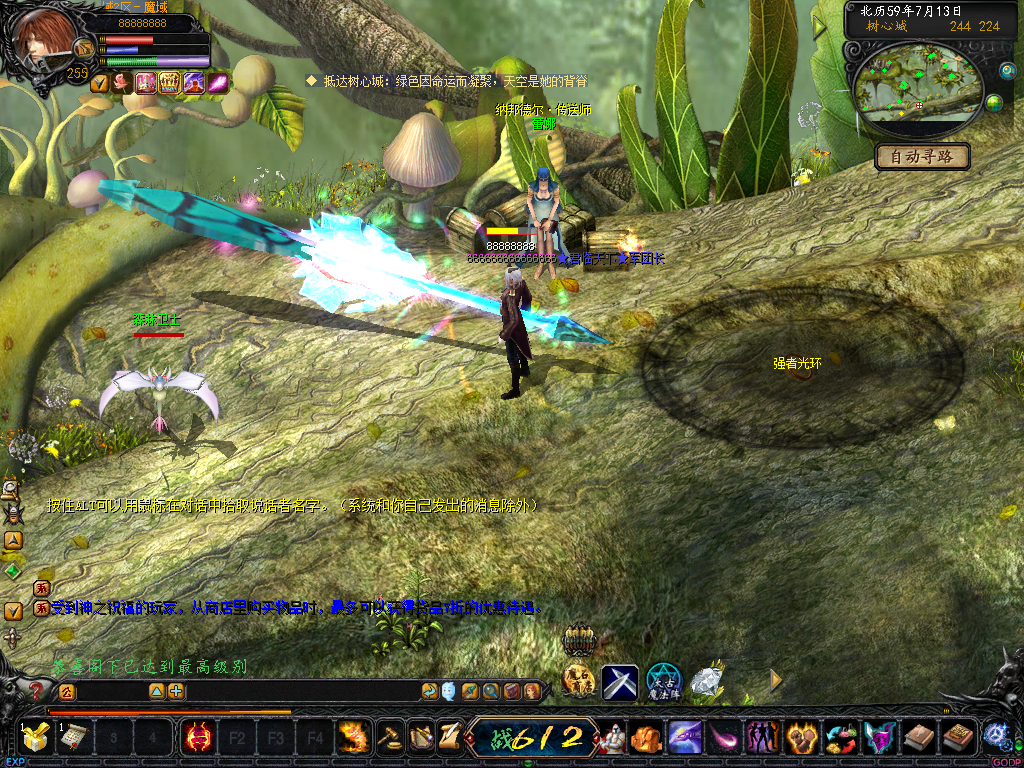The height and width of the screenshot is (768, 1024).
Task: Click the red-haired character portrait
Action: 43,38
